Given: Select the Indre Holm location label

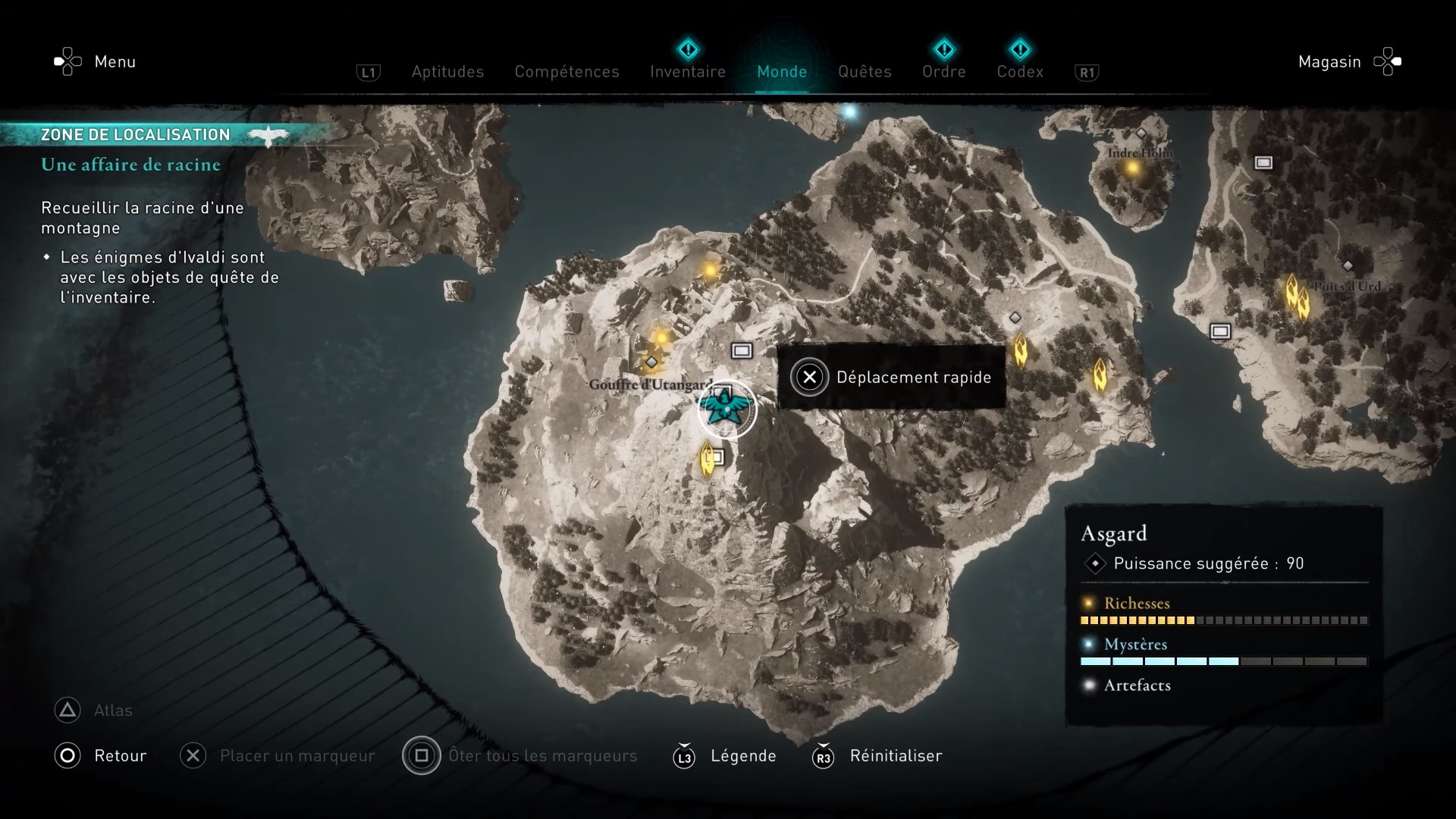Looking at the screenshot, I should [1139, 153].
